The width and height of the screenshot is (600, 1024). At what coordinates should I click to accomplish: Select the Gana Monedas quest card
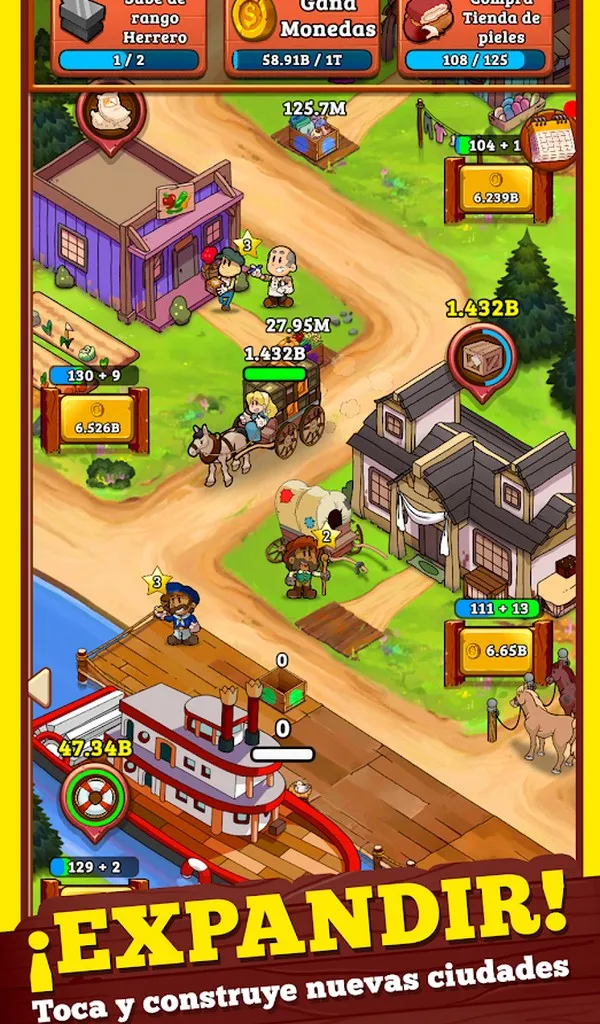tap(302, 38)
